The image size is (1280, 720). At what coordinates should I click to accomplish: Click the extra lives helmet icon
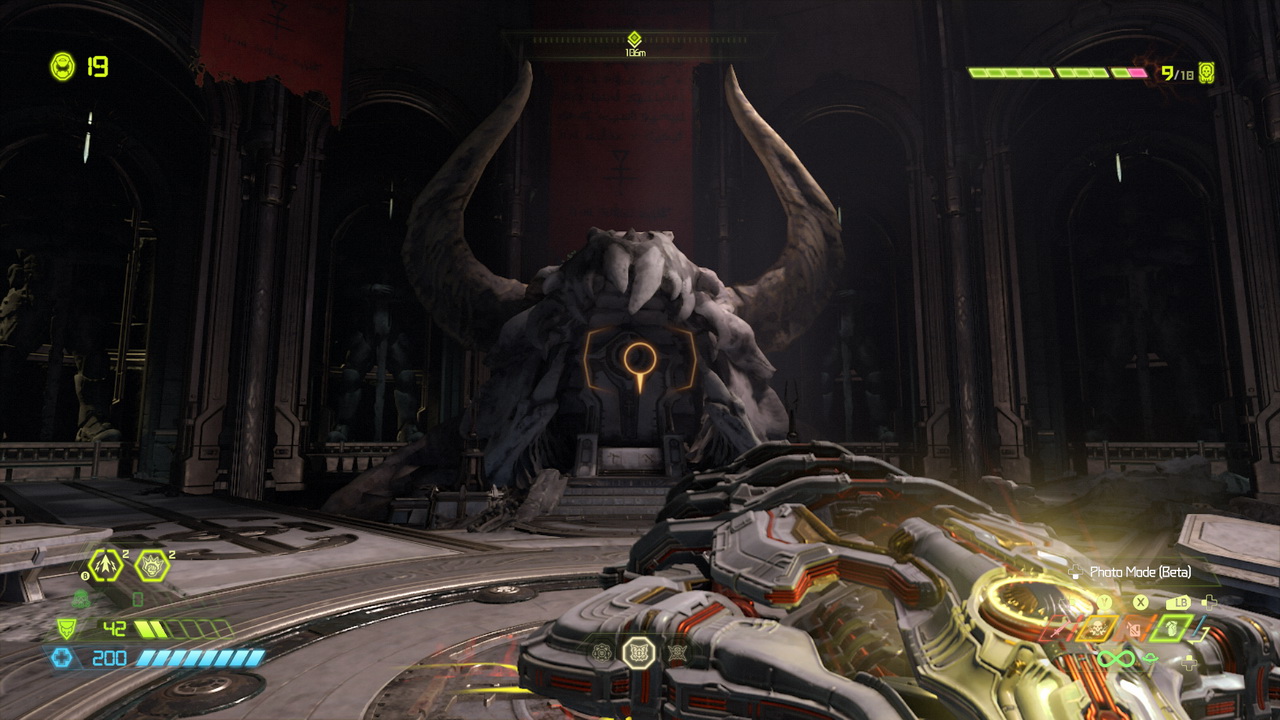(62, 67)
